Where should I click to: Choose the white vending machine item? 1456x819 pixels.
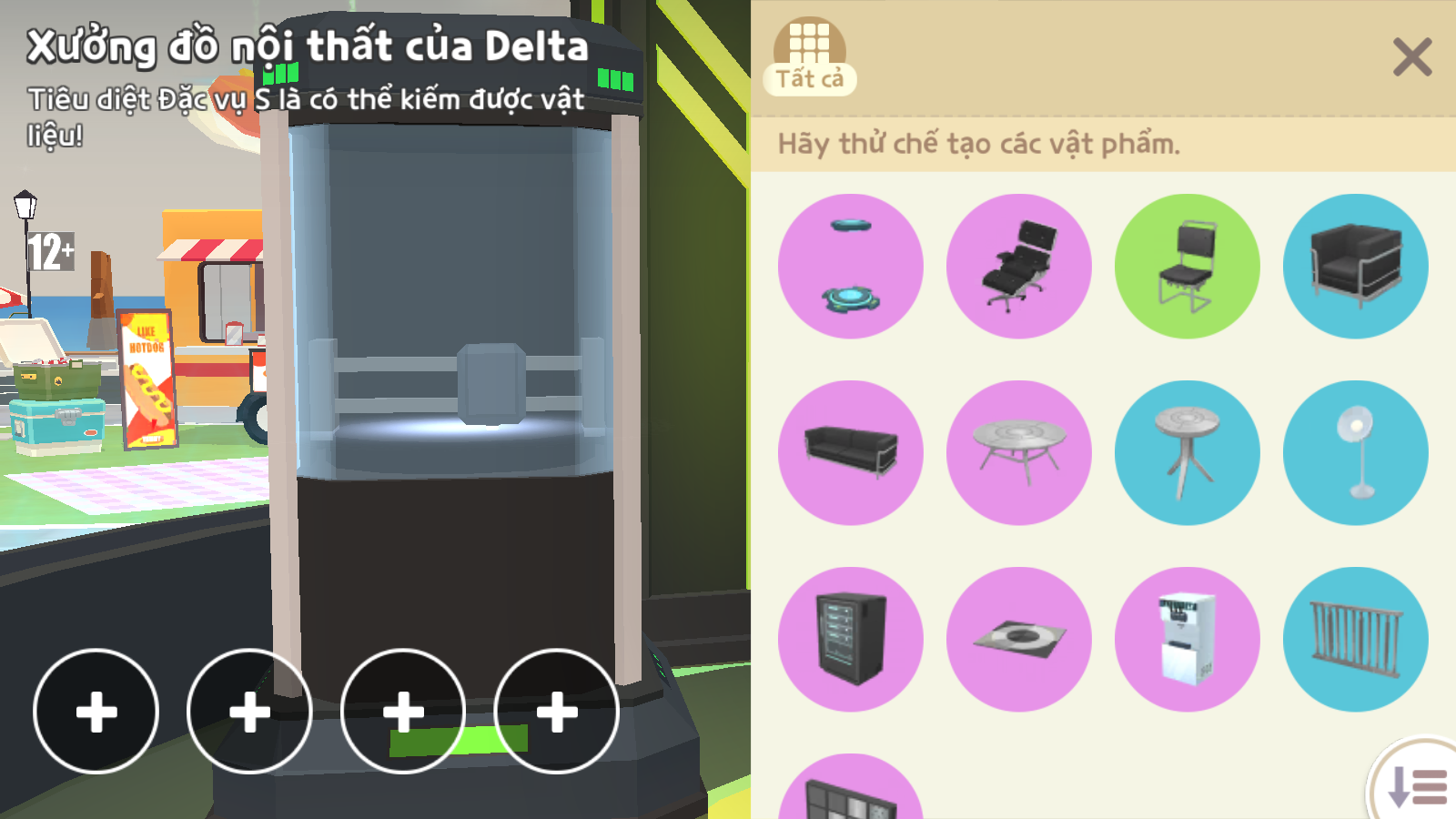(x=1188, y=640)
